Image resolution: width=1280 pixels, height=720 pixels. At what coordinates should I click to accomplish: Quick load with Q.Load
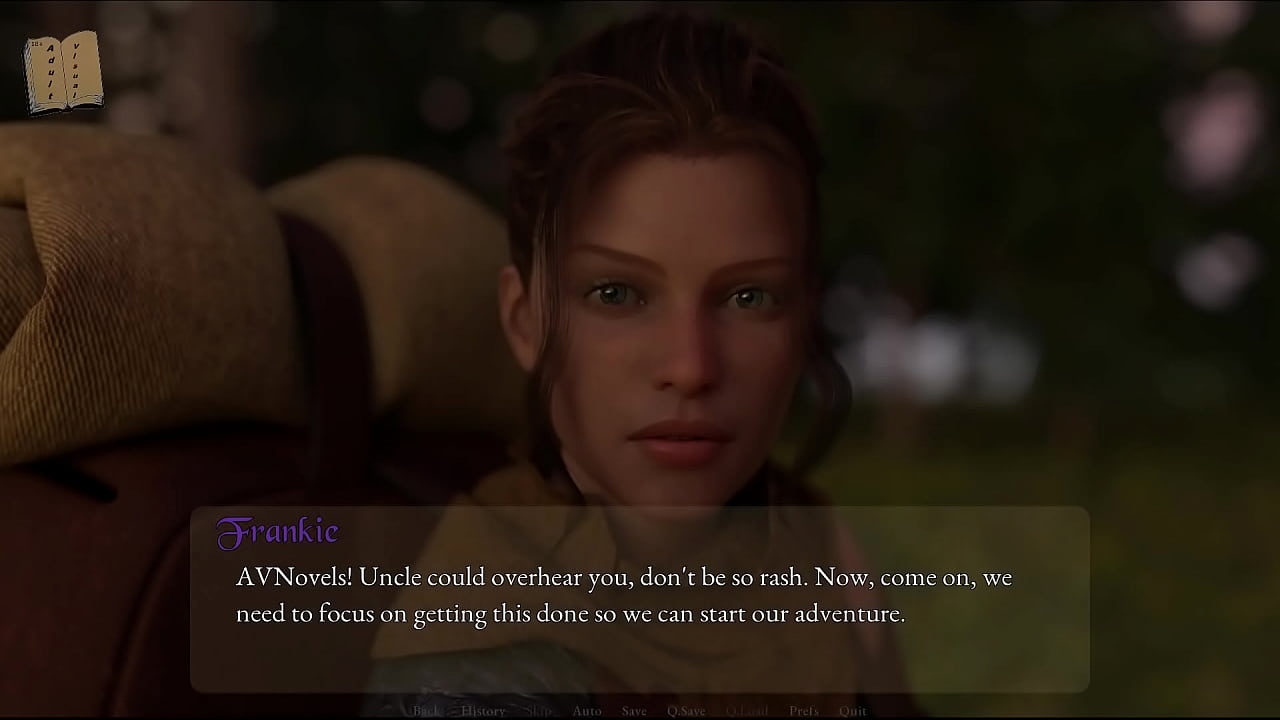[747, 711]
